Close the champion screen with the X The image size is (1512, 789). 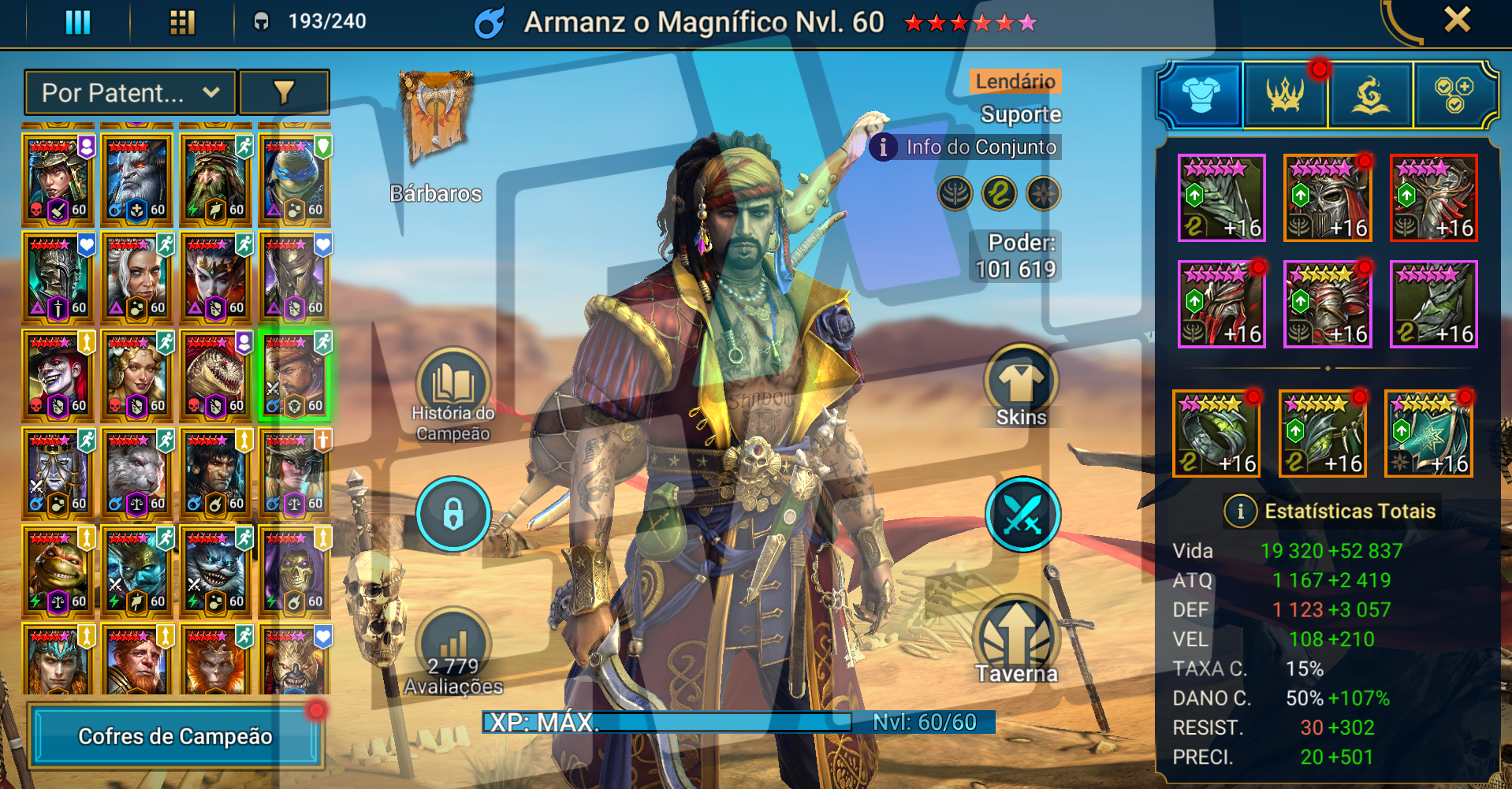coord(1457,20)
